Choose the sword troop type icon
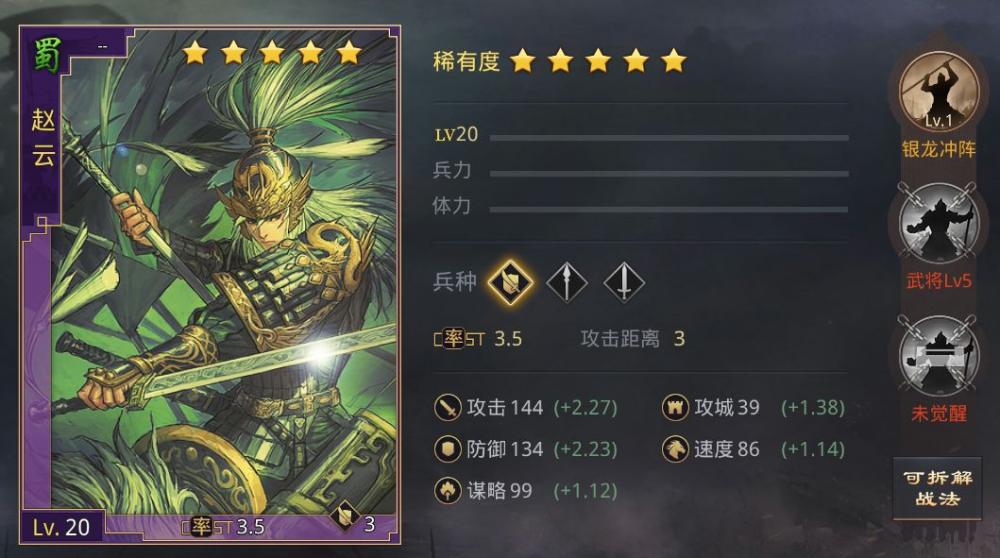Image resolution: width=1000 pixels, height=558 pixels. (x=624, y=282)
